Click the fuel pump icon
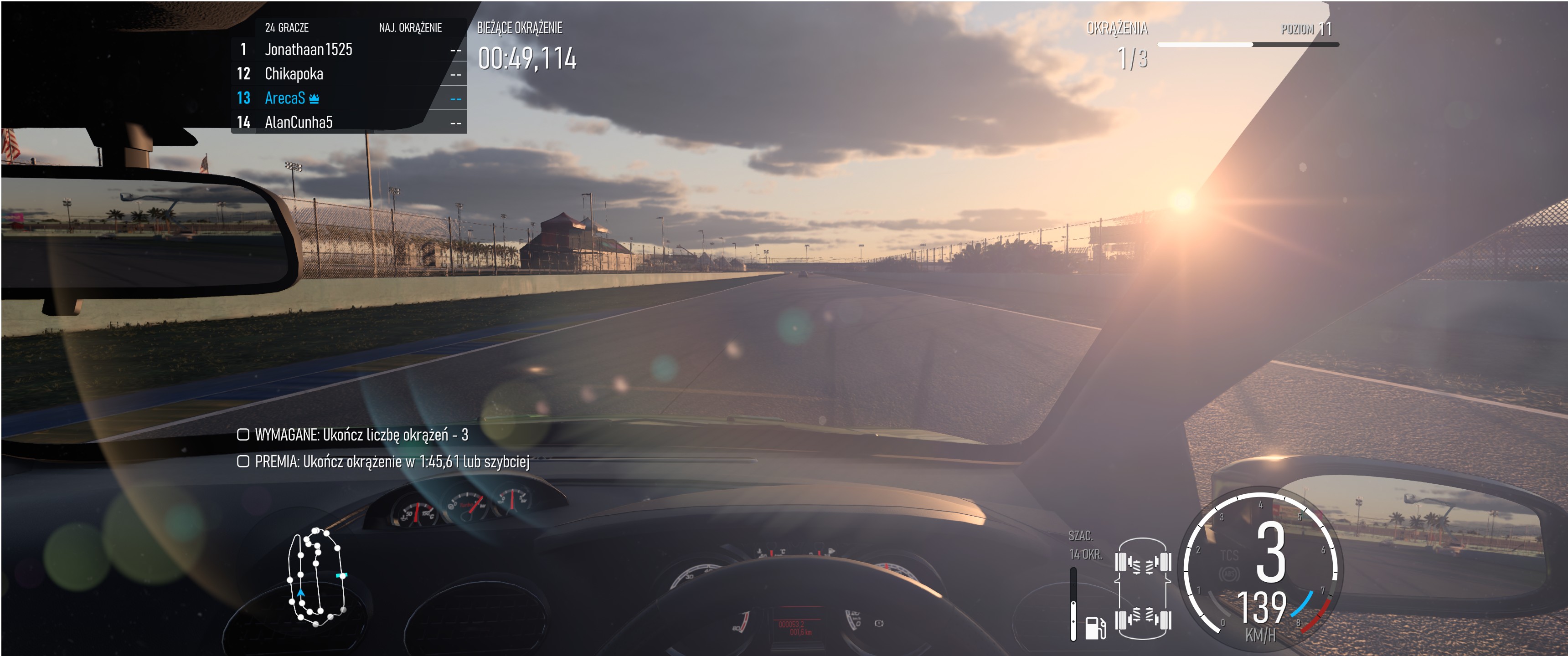This screenshot has width=1568, height=656. pos(1095,627)
